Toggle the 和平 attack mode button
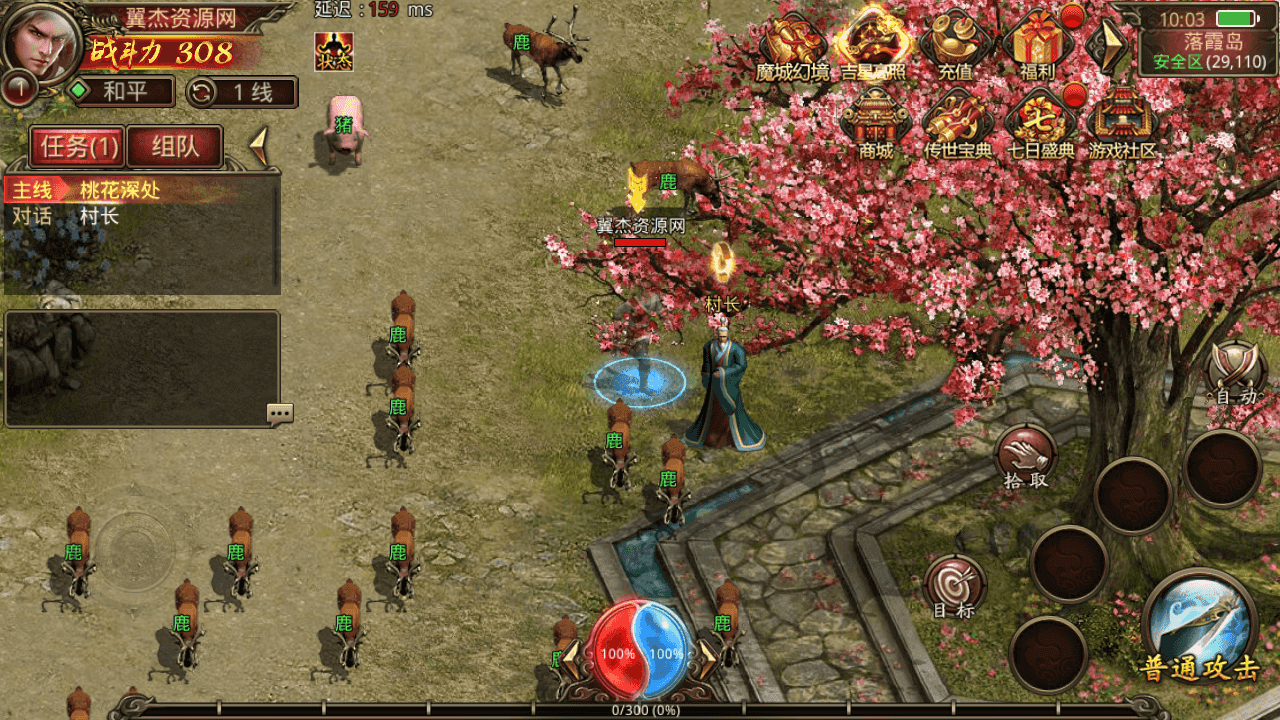Viewport: 1280px width, 720px height. pyautogui.click(x=121, y=92)
